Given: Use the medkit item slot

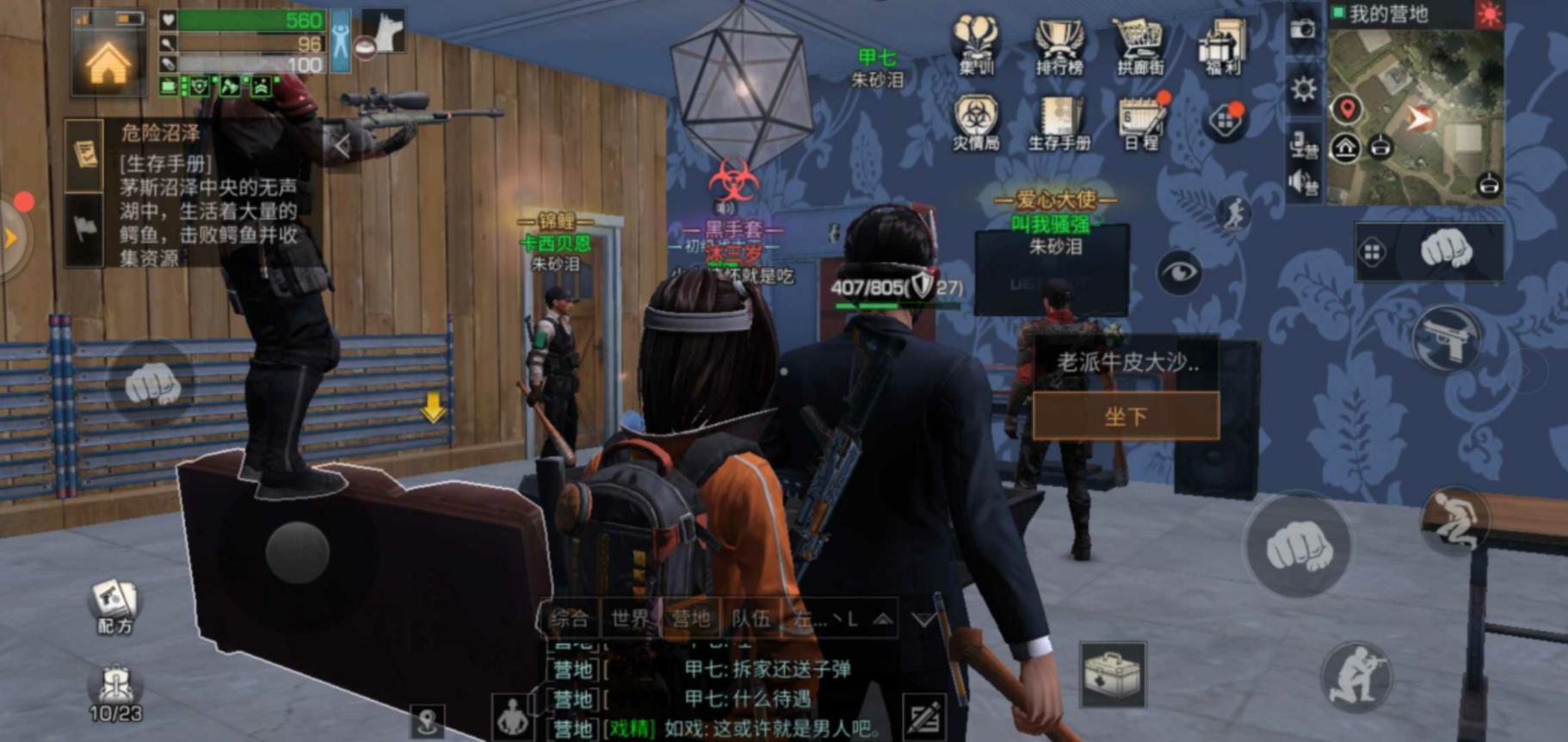Looking at the screenshot, I should coord(1112,675).
